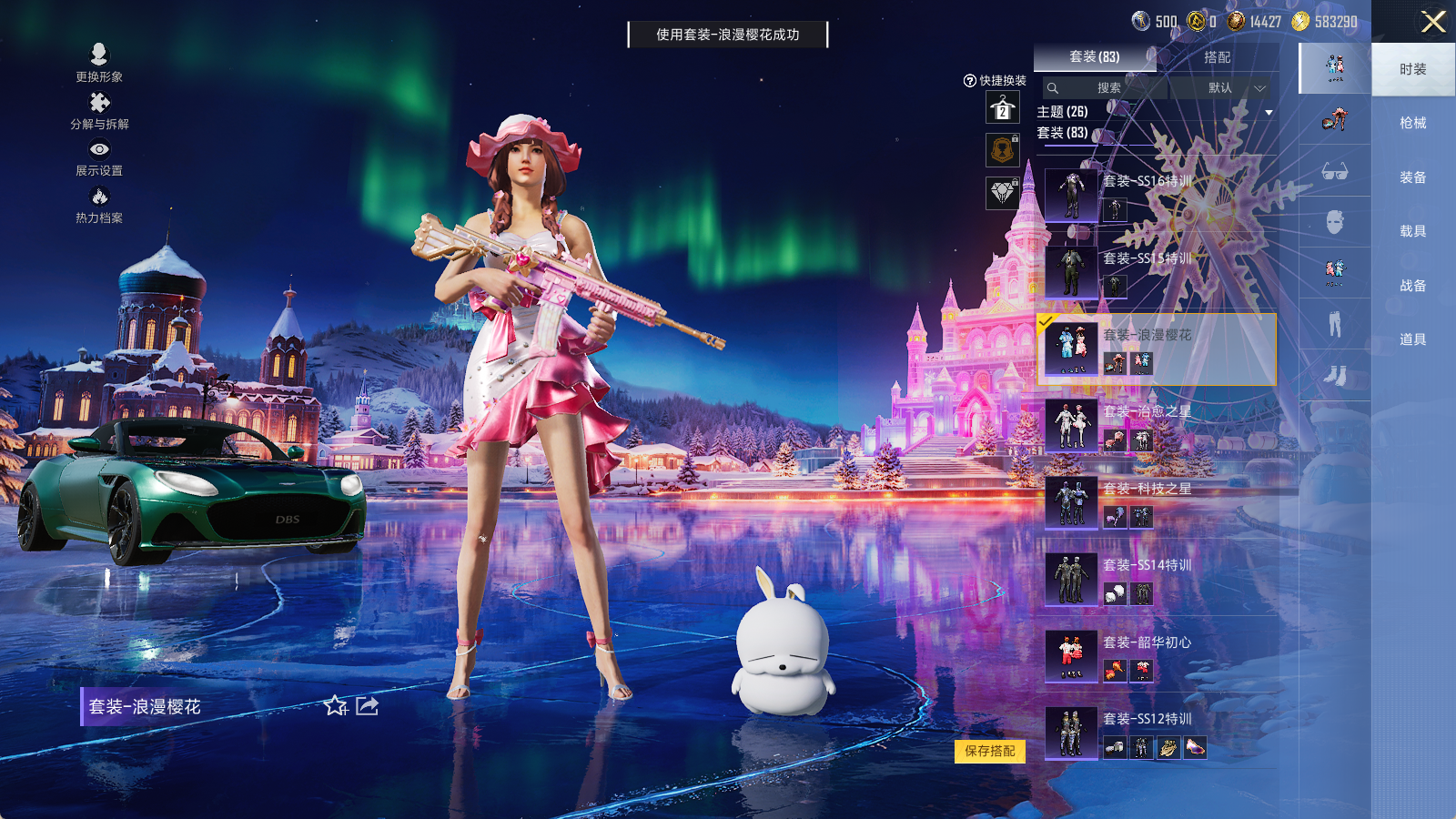This screenshot has width=1456, height=819.
Task: Select the 套装 (83) tab
Action: [x=1095, y=57]
